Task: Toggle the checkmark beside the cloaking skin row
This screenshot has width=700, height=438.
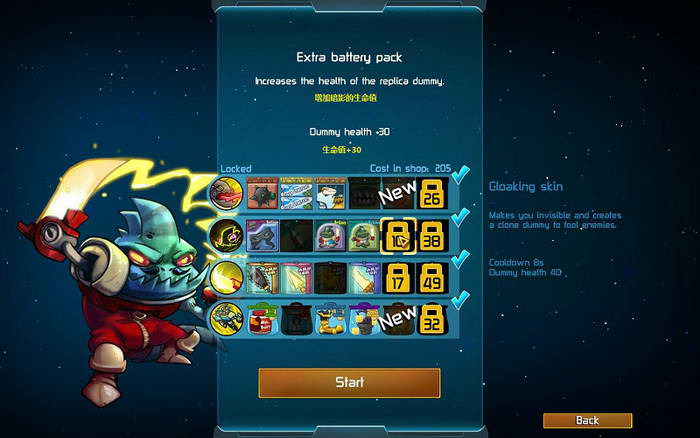Action: (x=460, y=218)
